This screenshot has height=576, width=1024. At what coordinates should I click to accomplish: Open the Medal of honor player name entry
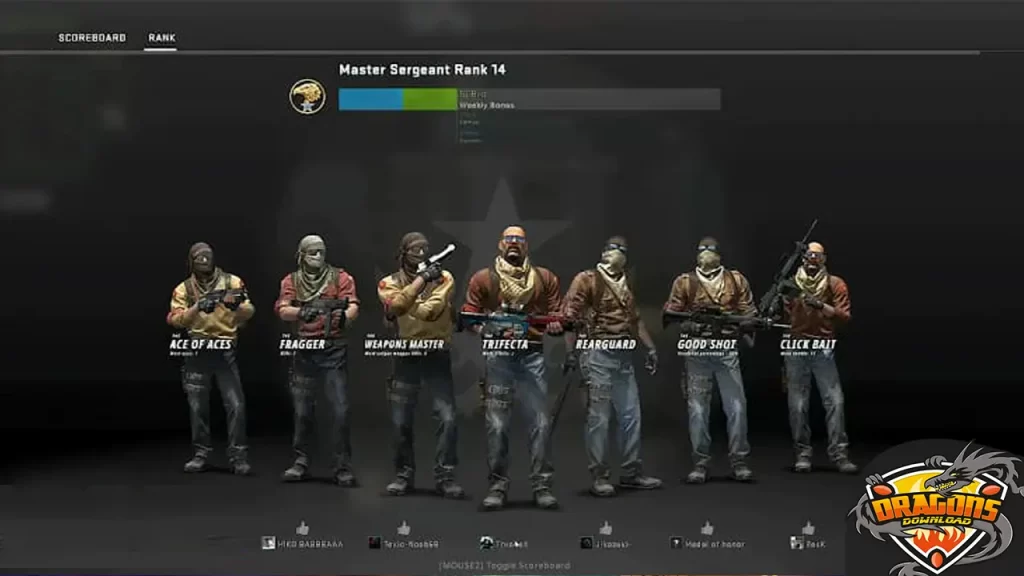[713, 543]
